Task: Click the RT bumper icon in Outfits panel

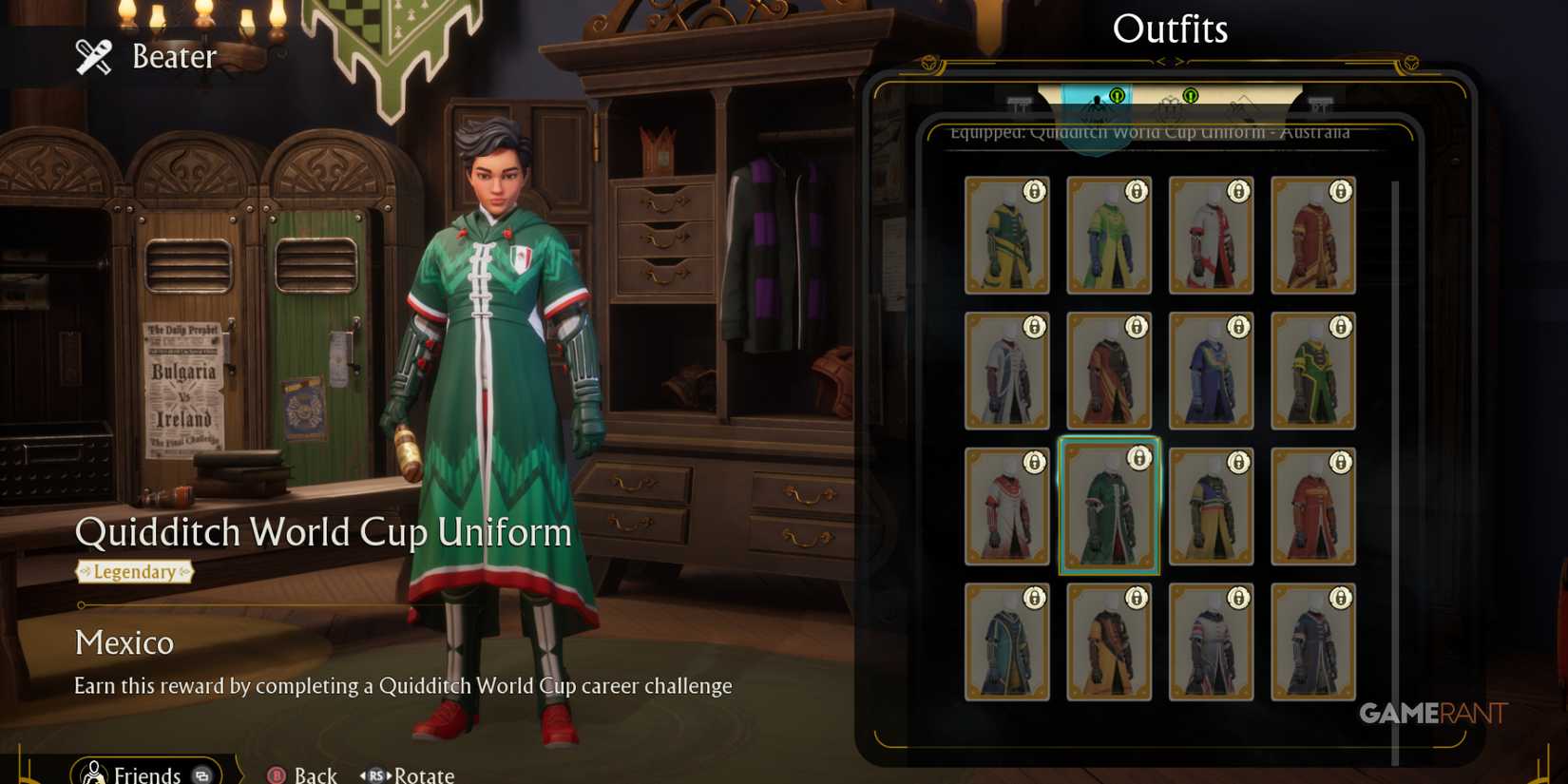Action: (x=1321, y=105)
